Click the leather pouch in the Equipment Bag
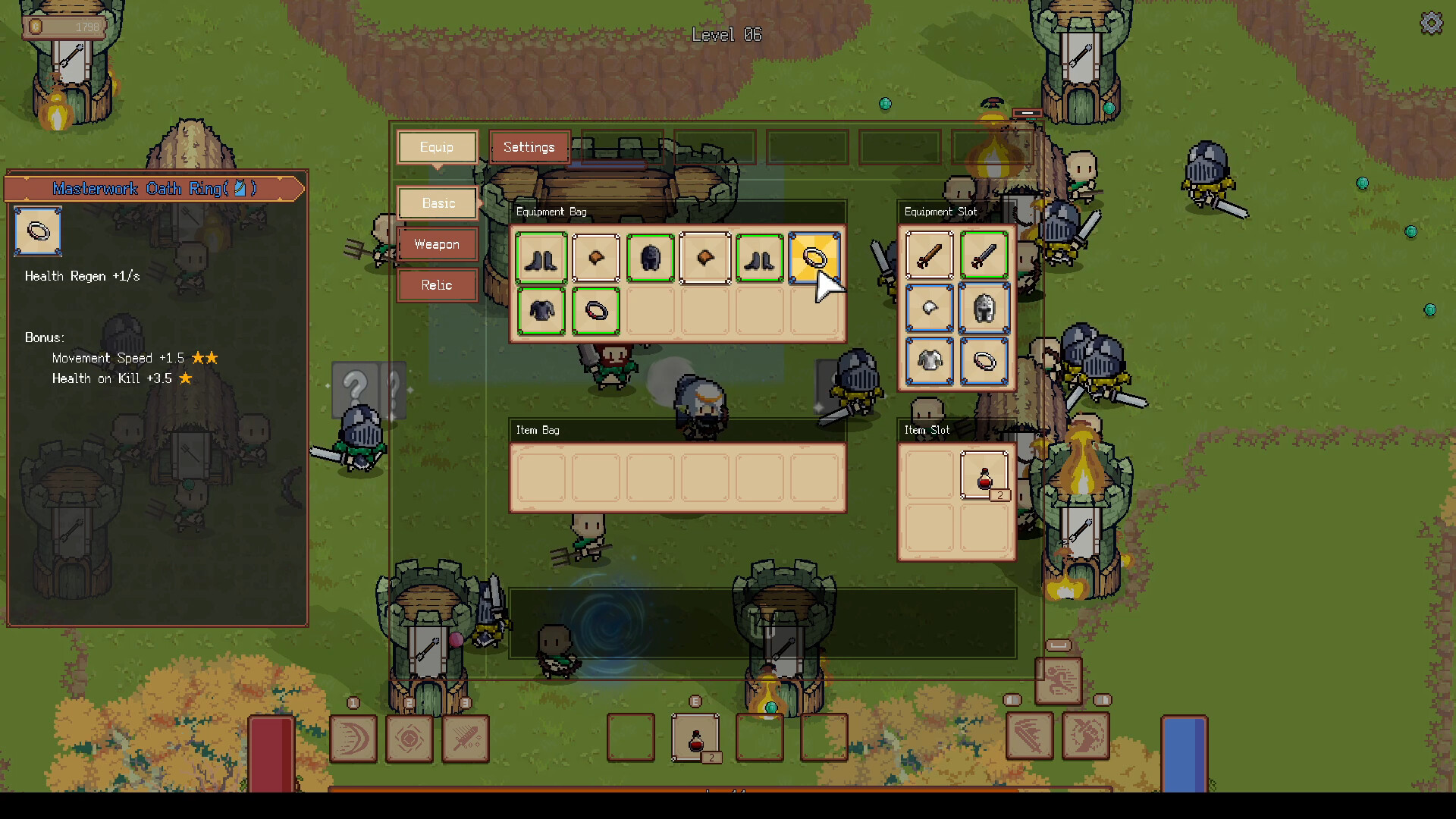 tap(596, 258)
